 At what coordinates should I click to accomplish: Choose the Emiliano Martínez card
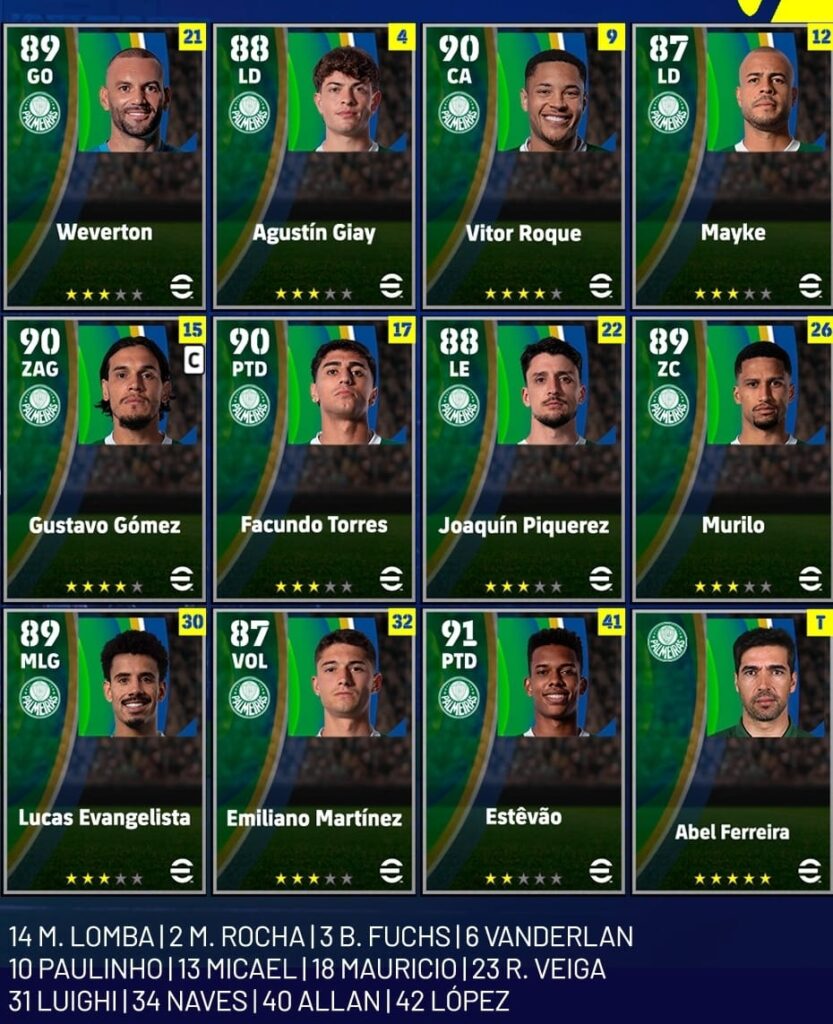pos(314,752)
